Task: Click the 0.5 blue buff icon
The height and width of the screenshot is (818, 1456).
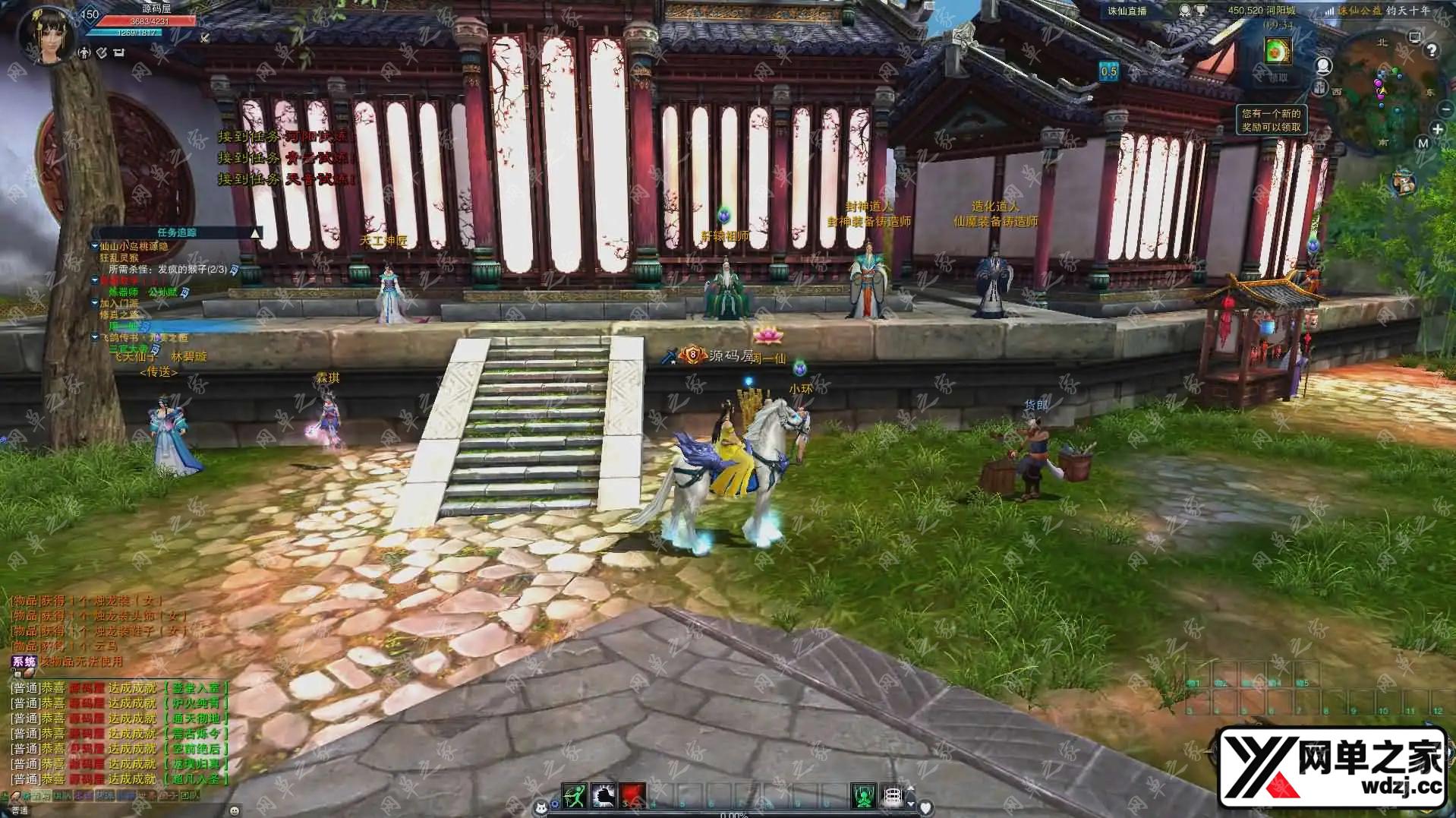Action: pyautogui.click(x=1109, y=71)
